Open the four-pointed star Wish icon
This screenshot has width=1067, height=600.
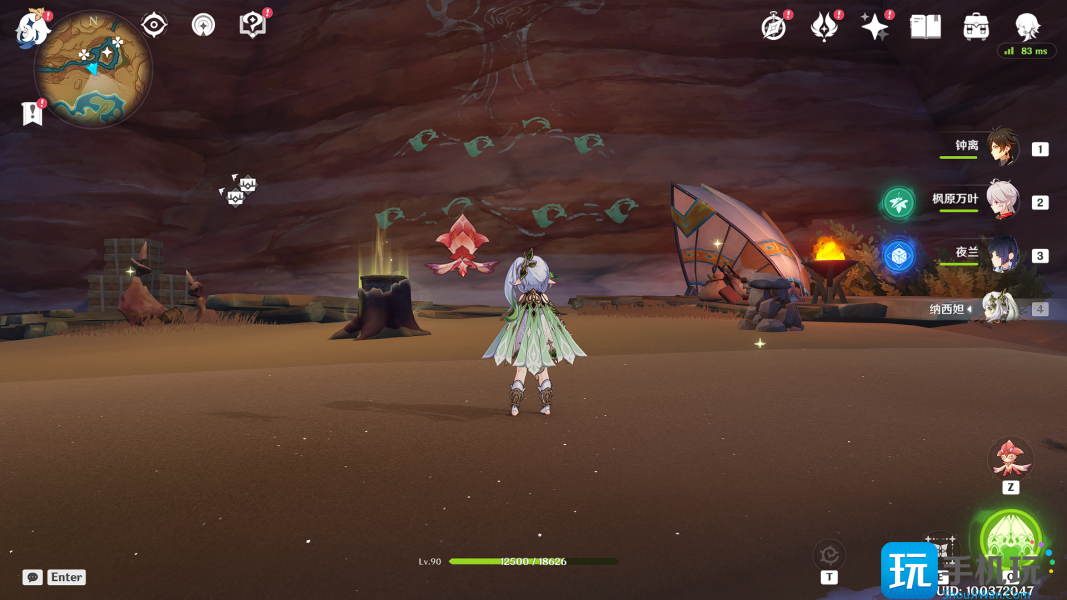(875, 27)
